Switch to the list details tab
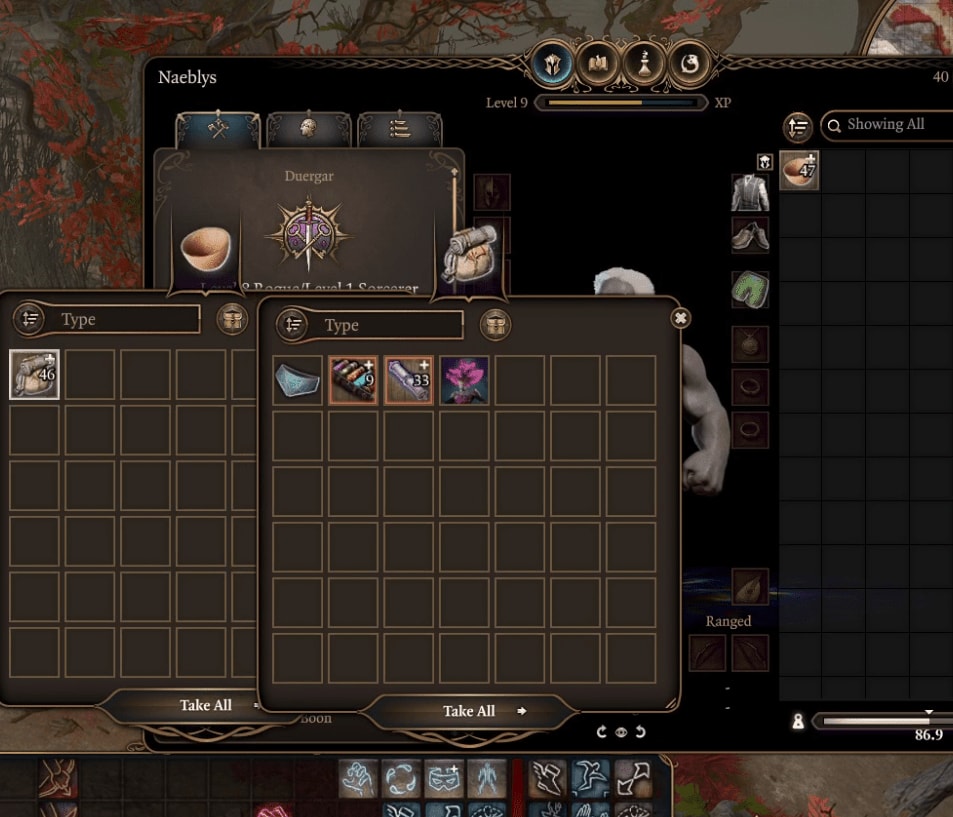Viewport: 953px width, 817px height. click(399, 129)
